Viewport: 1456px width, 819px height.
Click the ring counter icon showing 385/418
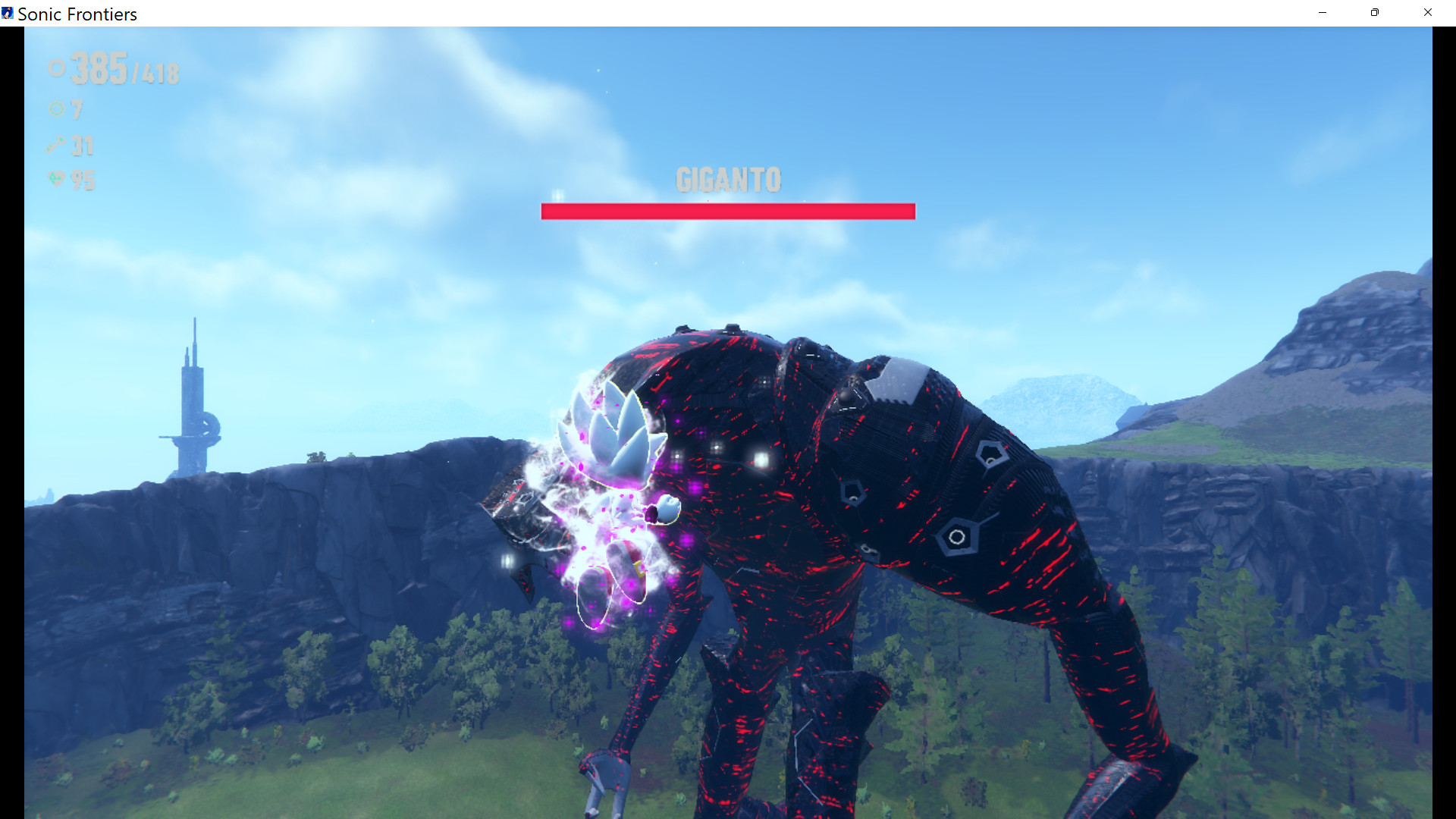[x=55, y=69]
